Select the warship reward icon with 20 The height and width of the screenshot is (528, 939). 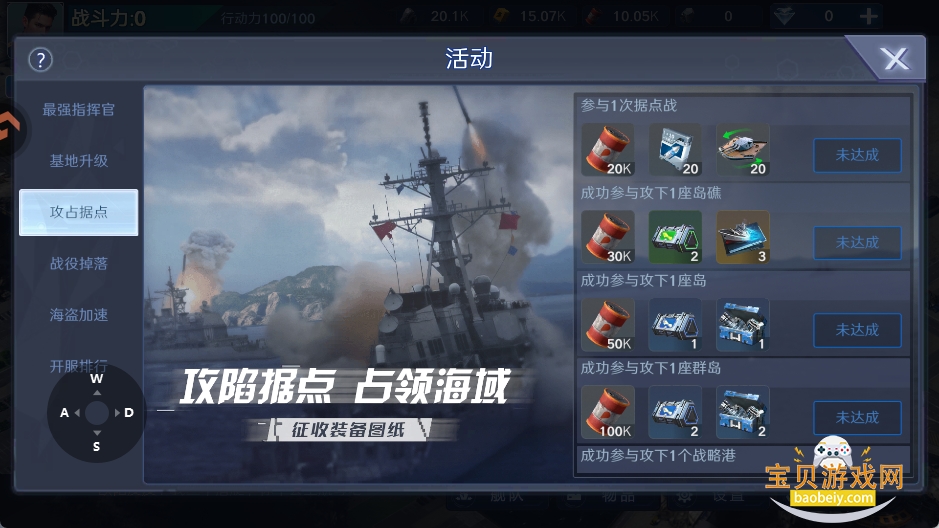(742, 150)
